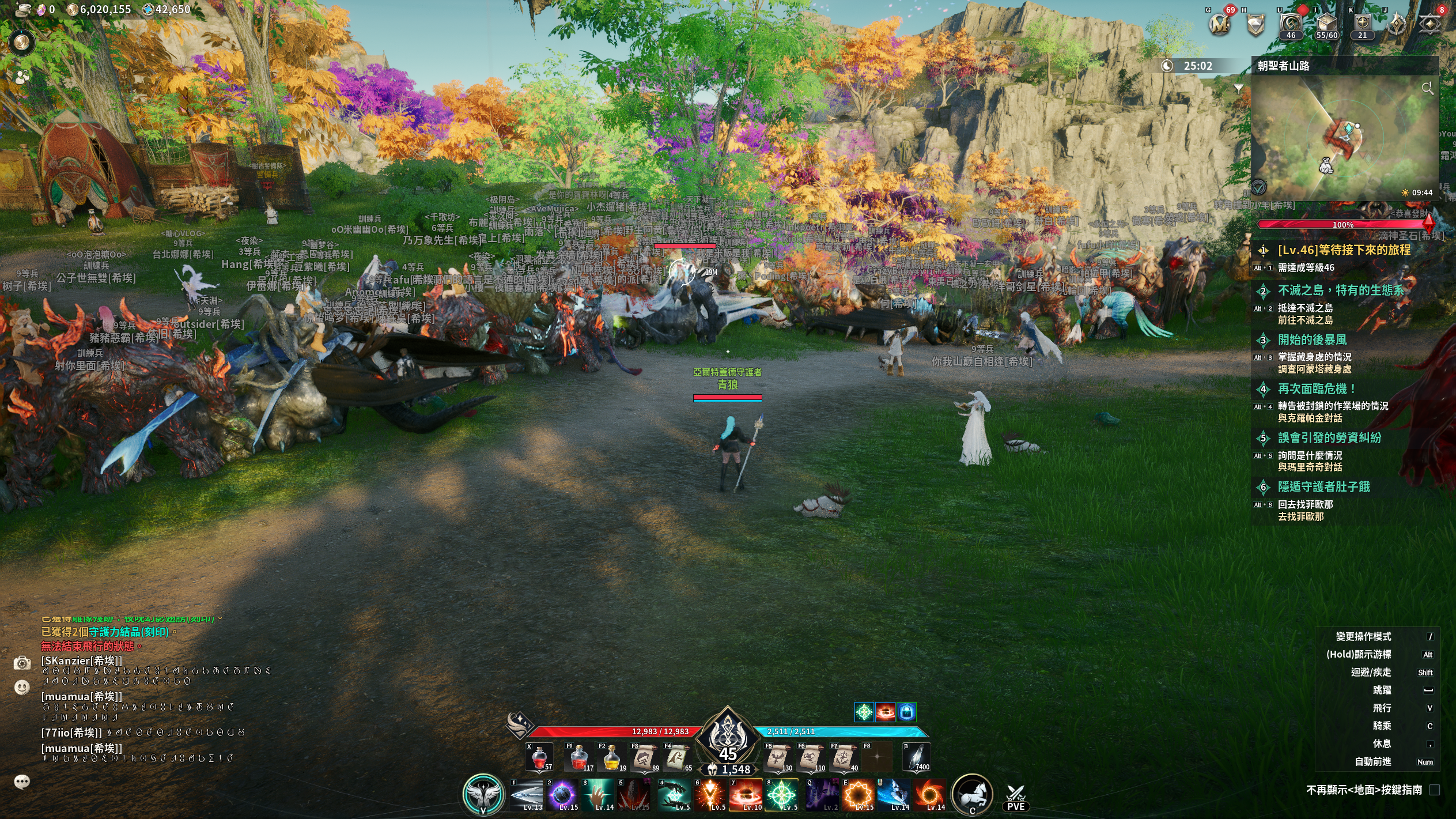This screenshot has height=819, width=1456.
Task: Open the chat speech bubble icon
Action: (x=22, y=782)
